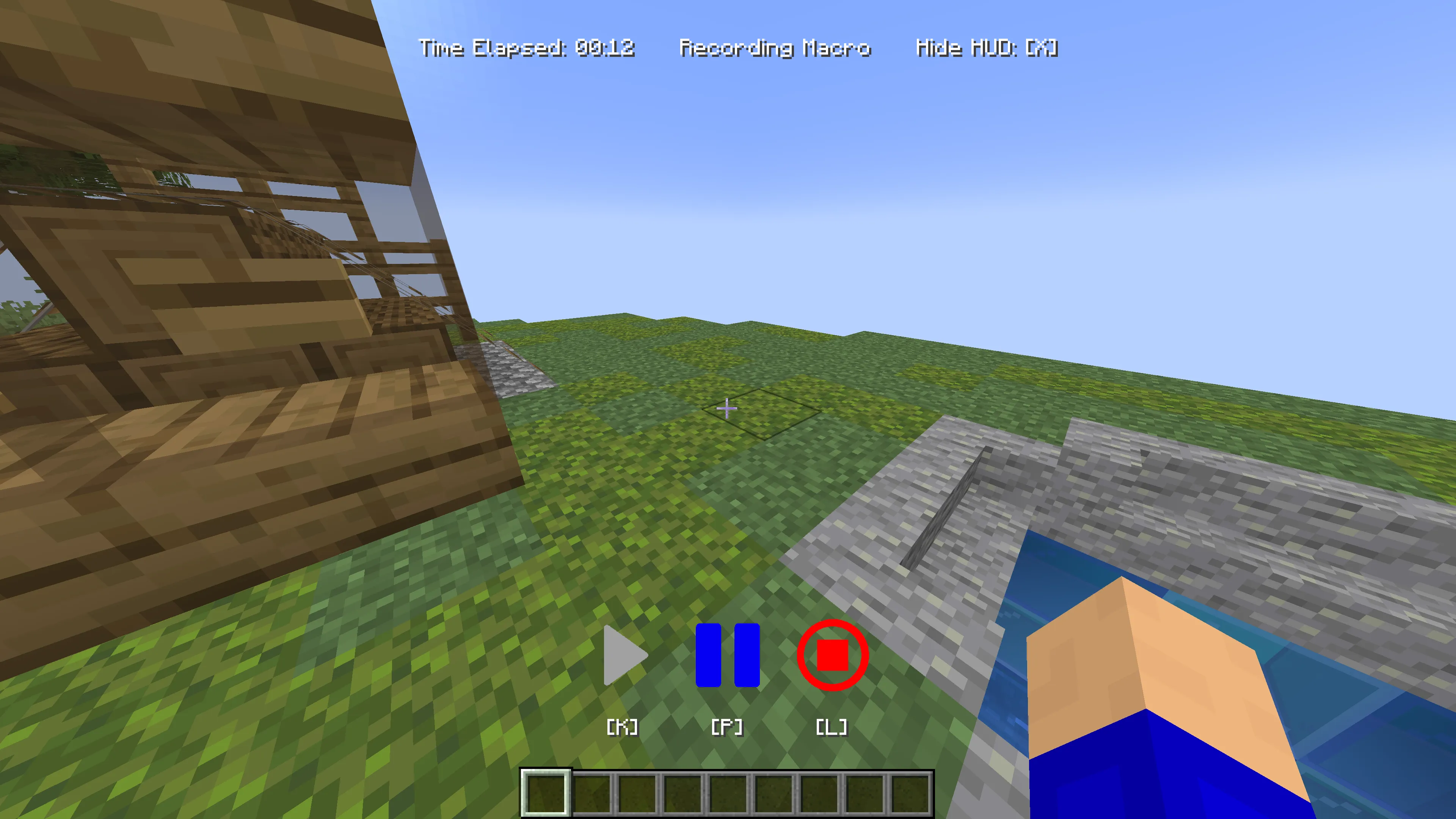The image size is (1456, 819).
Task: Toggle the Hide HUD [X] option
Action: click(986, 48)
